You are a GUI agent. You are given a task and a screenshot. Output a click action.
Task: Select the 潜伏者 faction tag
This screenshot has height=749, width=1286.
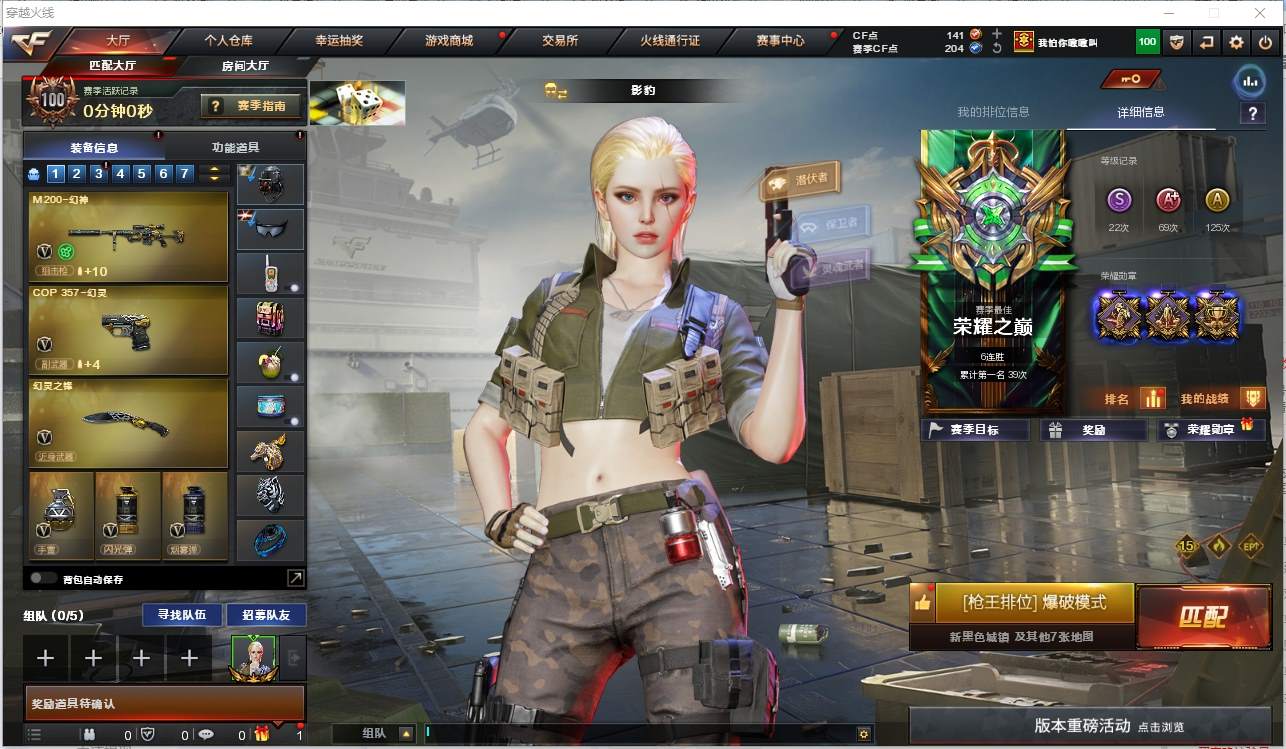802,181
